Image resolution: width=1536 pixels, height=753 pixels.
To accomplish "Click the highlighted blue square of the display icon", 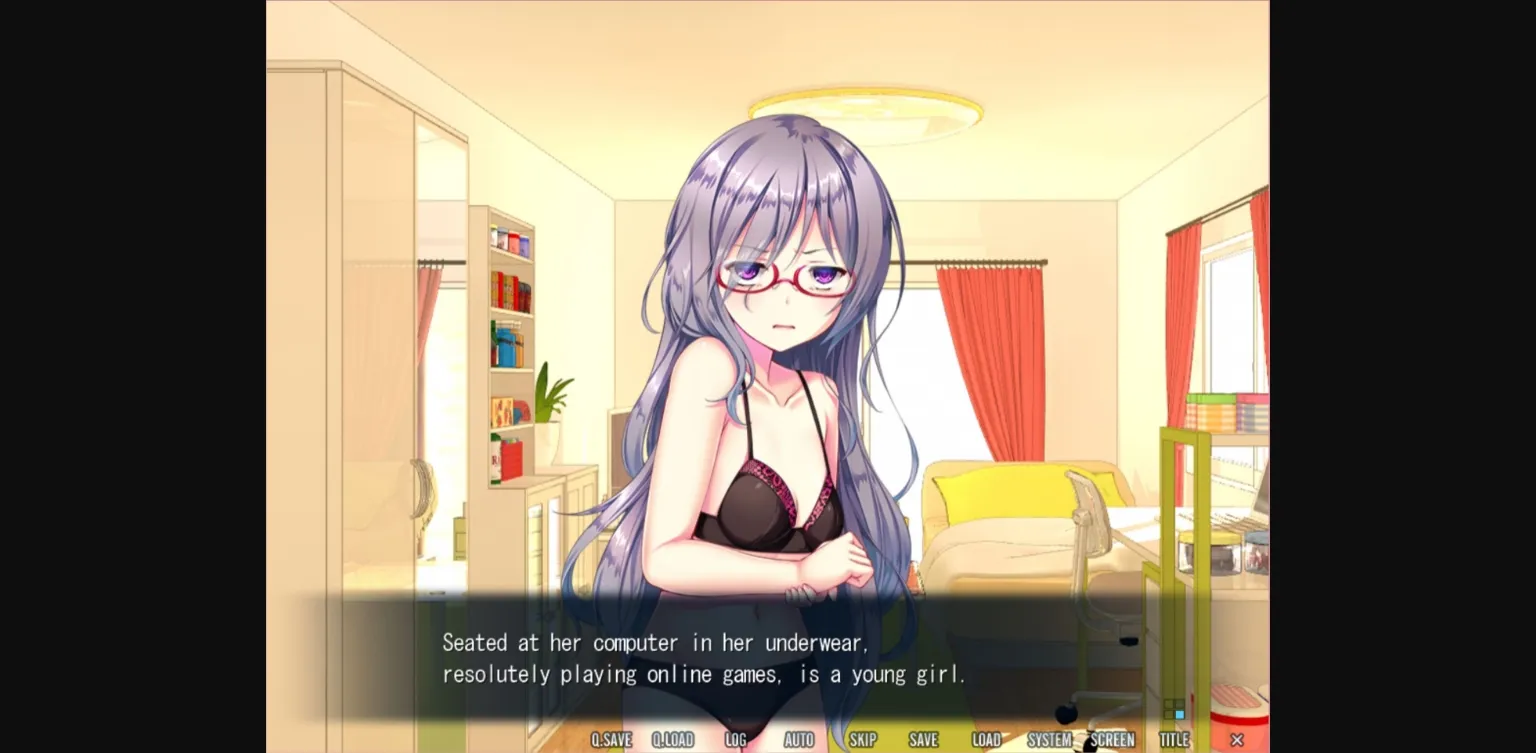I will [1179, 714].
